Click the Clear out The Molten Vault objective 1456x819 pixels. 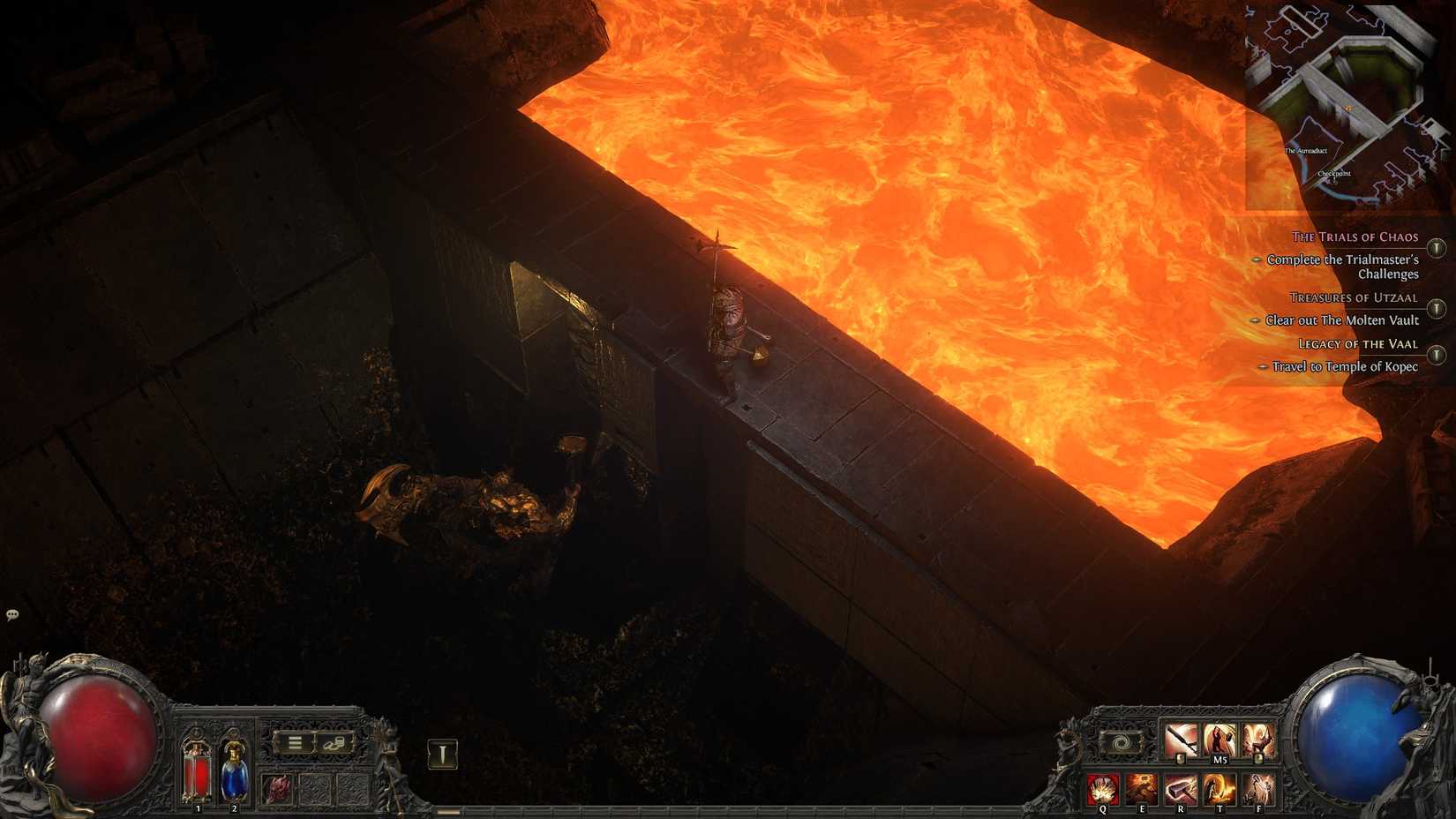pyautogui.click(x=1342, y=320)
